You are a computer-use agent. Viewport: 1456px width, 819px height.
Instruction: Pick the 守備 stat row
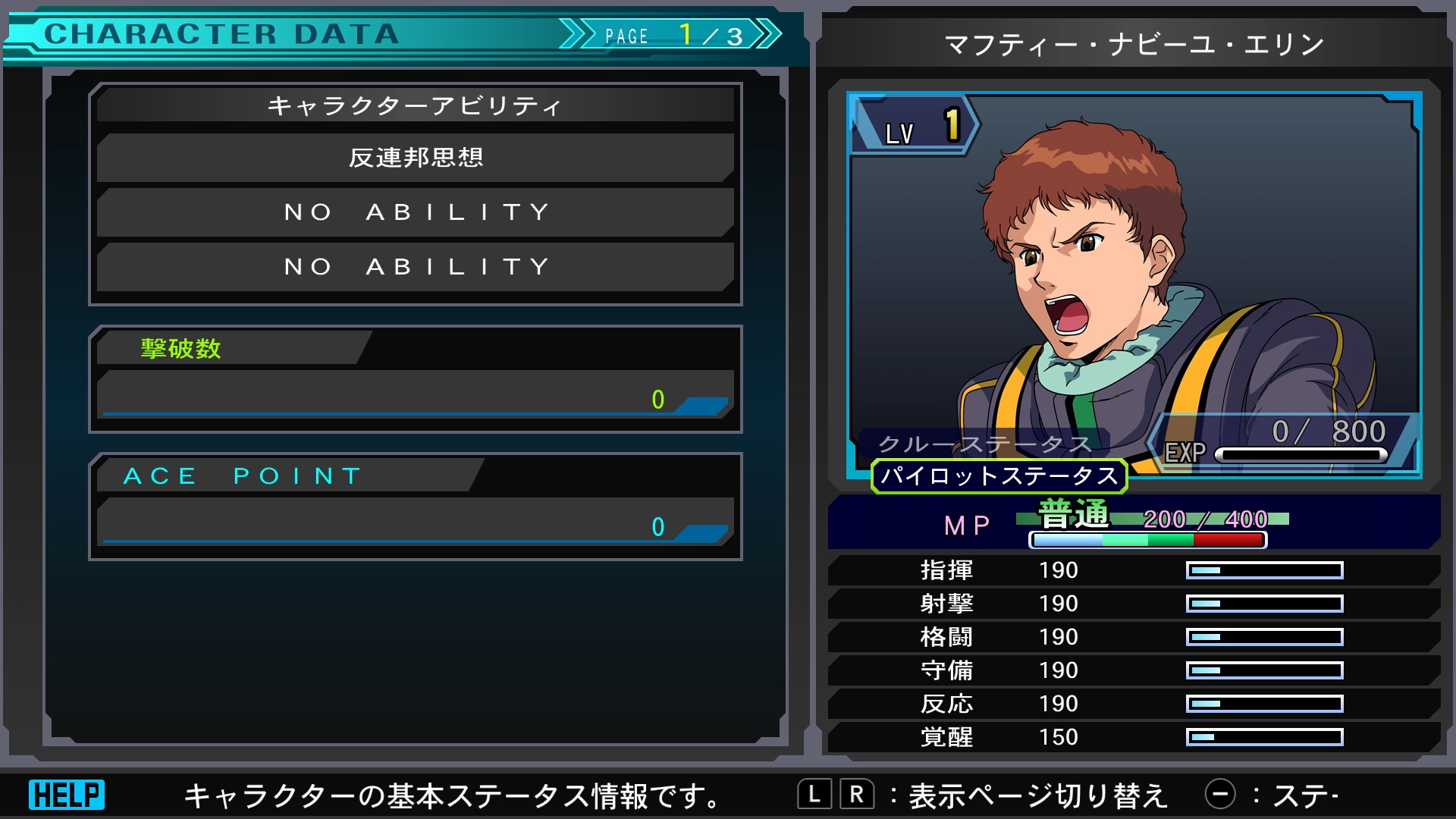click(x=1133, y=670)
